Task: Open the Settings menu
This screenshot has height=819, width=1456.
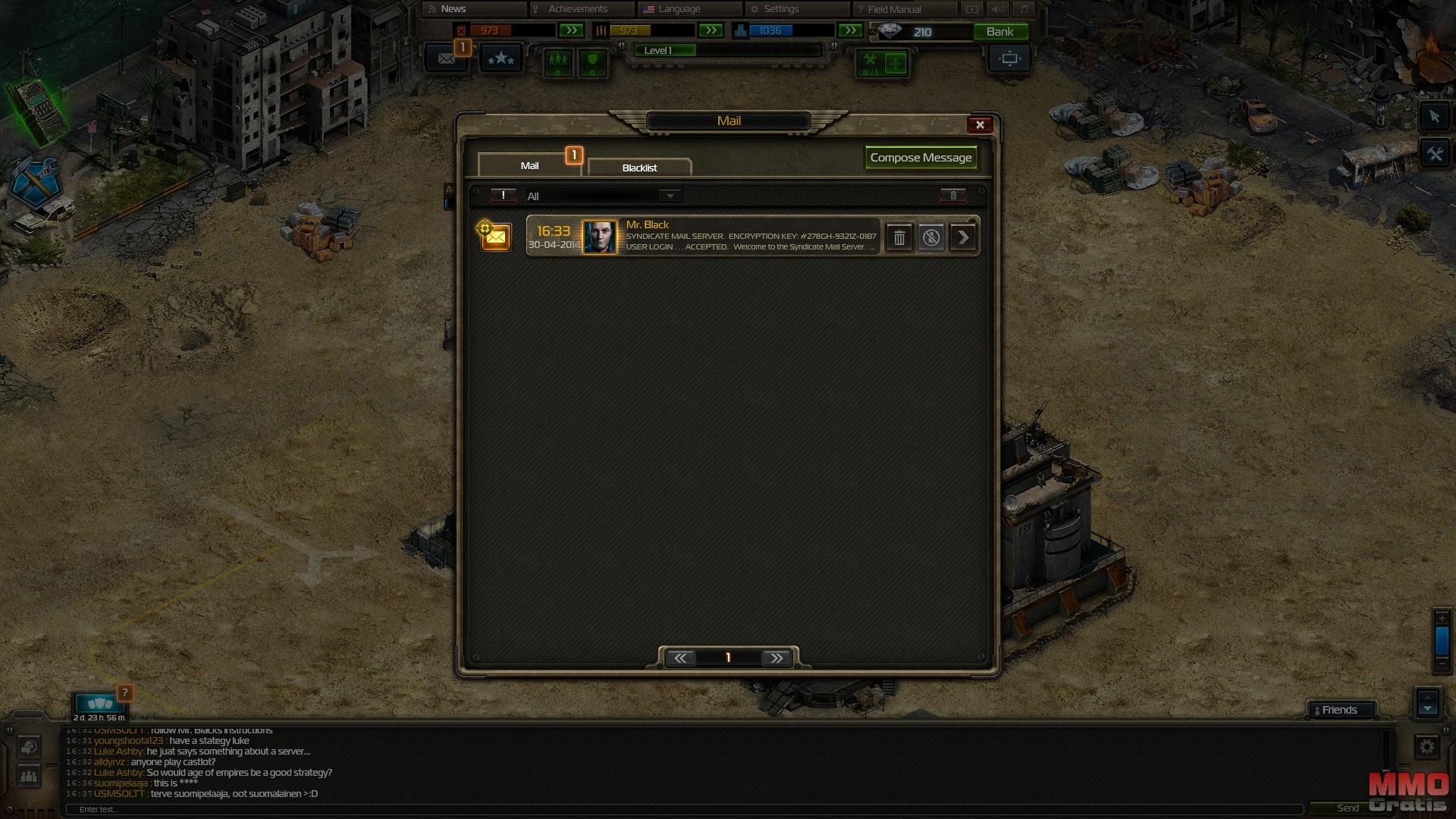Action: click(x=780, y=9)
